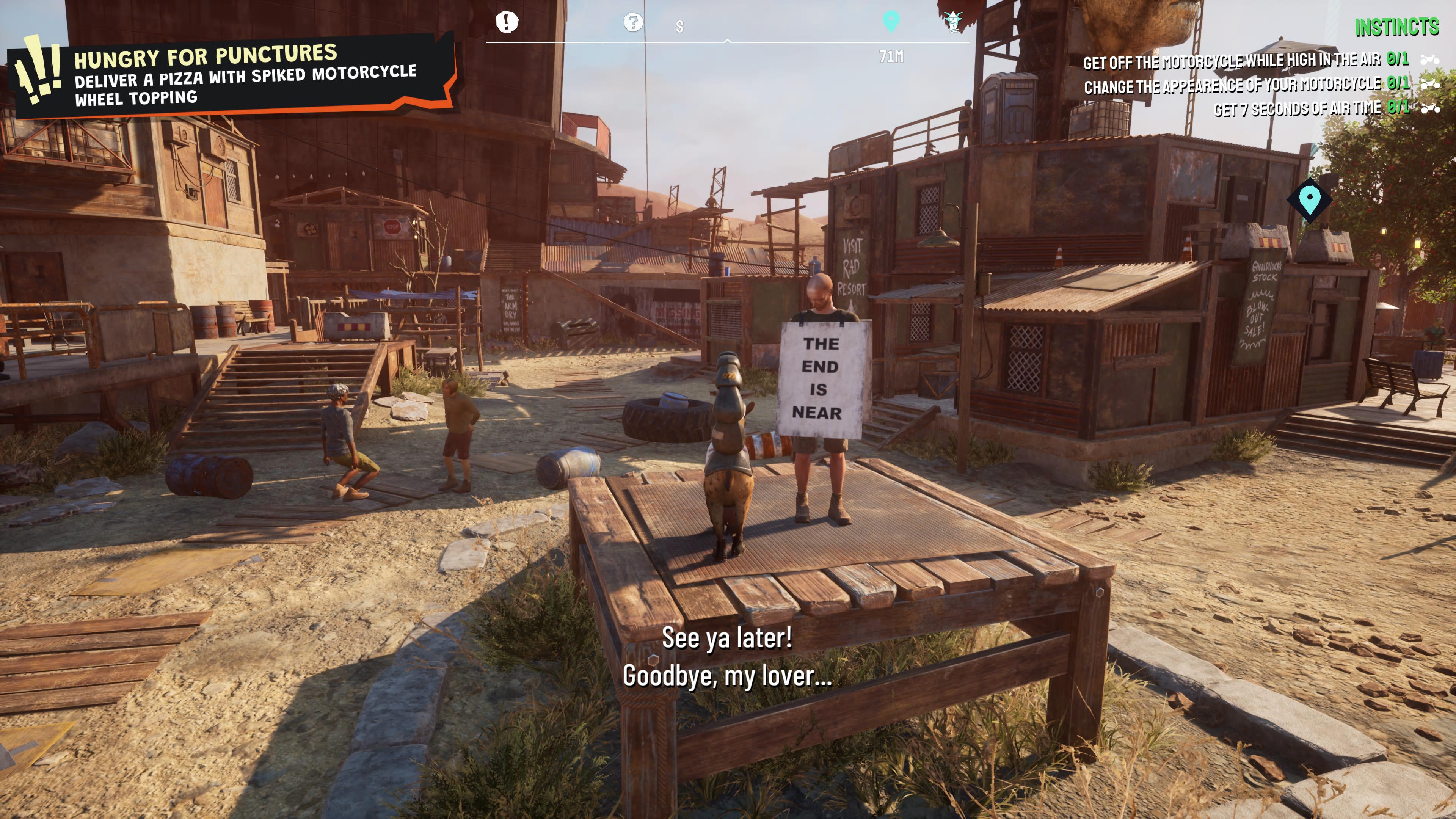Click the teal waypoint pin on the compass
Viewport: 1456px width, 819px height.
891,22
